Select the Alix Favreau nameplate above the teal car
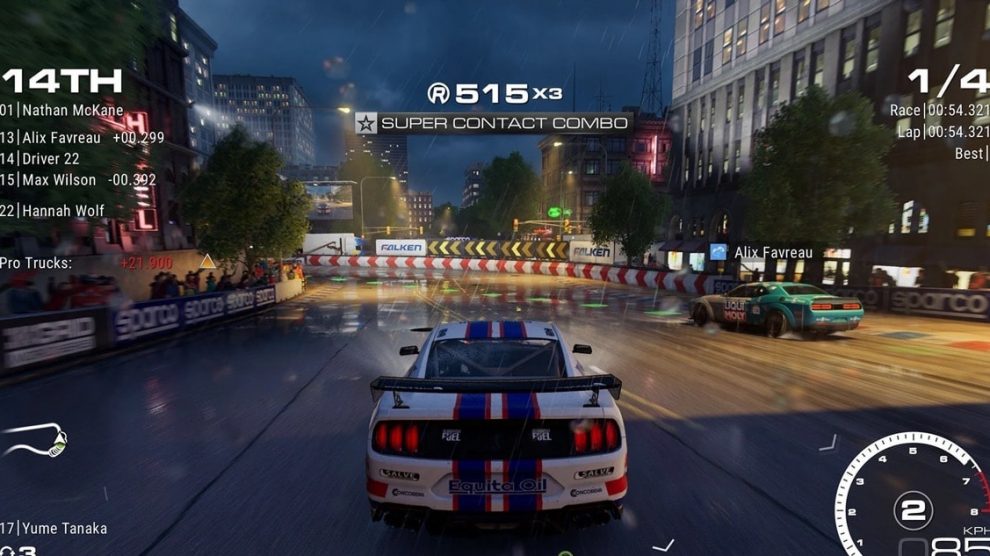Screen dimensions: 990x556 coord(772,253)
